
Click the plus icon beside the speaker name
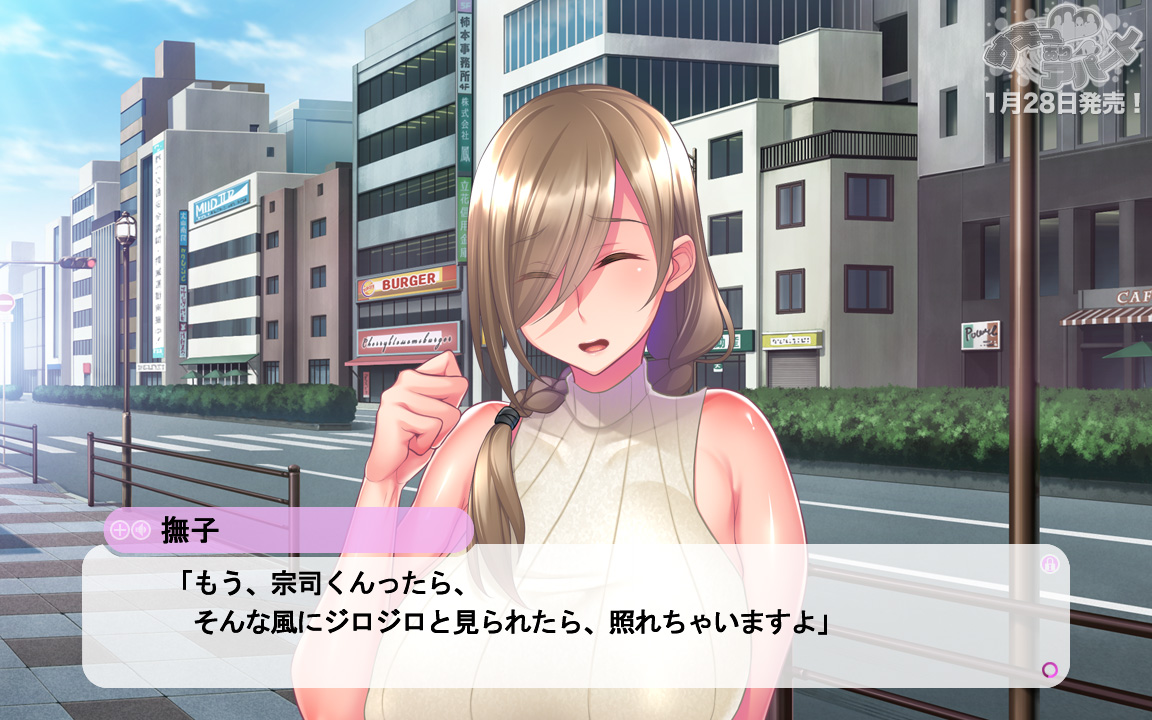point(119,530)
